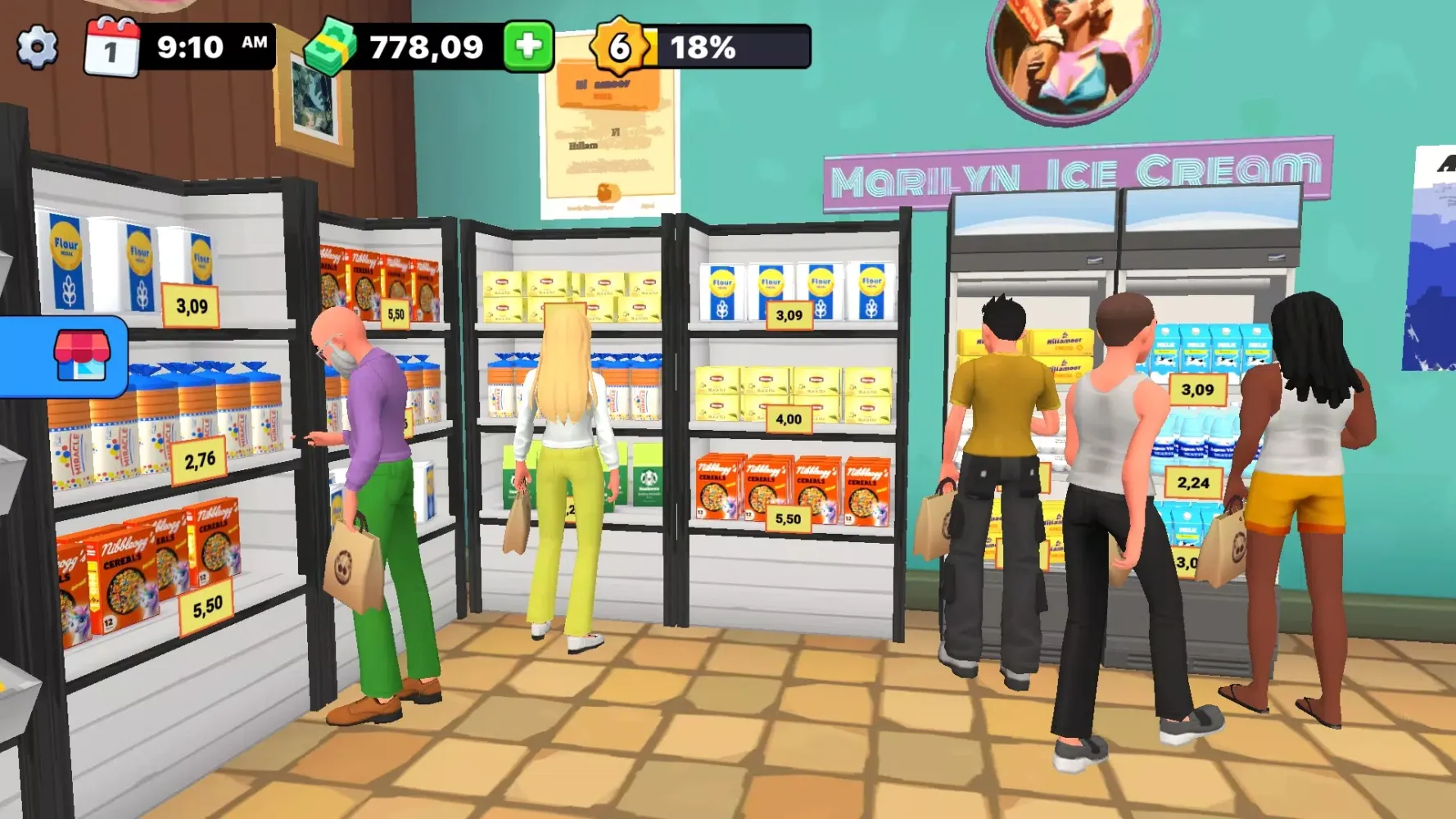Viewport: 1456px width, 819px height.
Task: Open the settings gear menu
Action: 38,47
